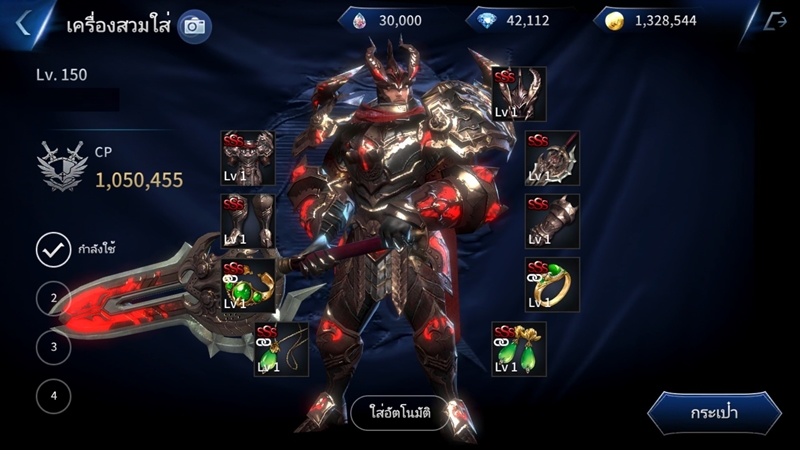This screenshot has width=800, height=450.
Task: Select the gold ring with green gem
Action: click(x=552, y=285)
